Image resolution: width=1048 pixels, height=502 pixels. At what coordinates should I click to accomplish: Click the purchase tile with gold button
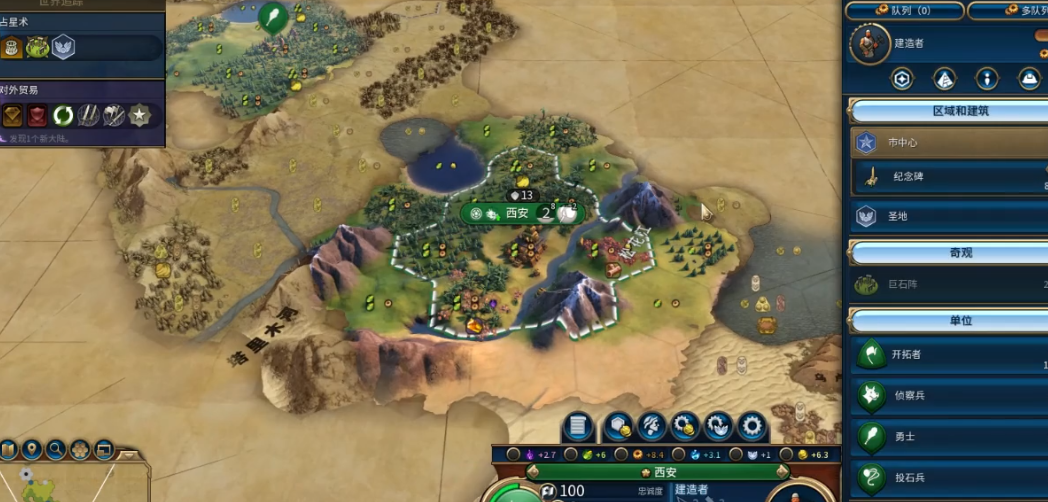pos(619,427)
